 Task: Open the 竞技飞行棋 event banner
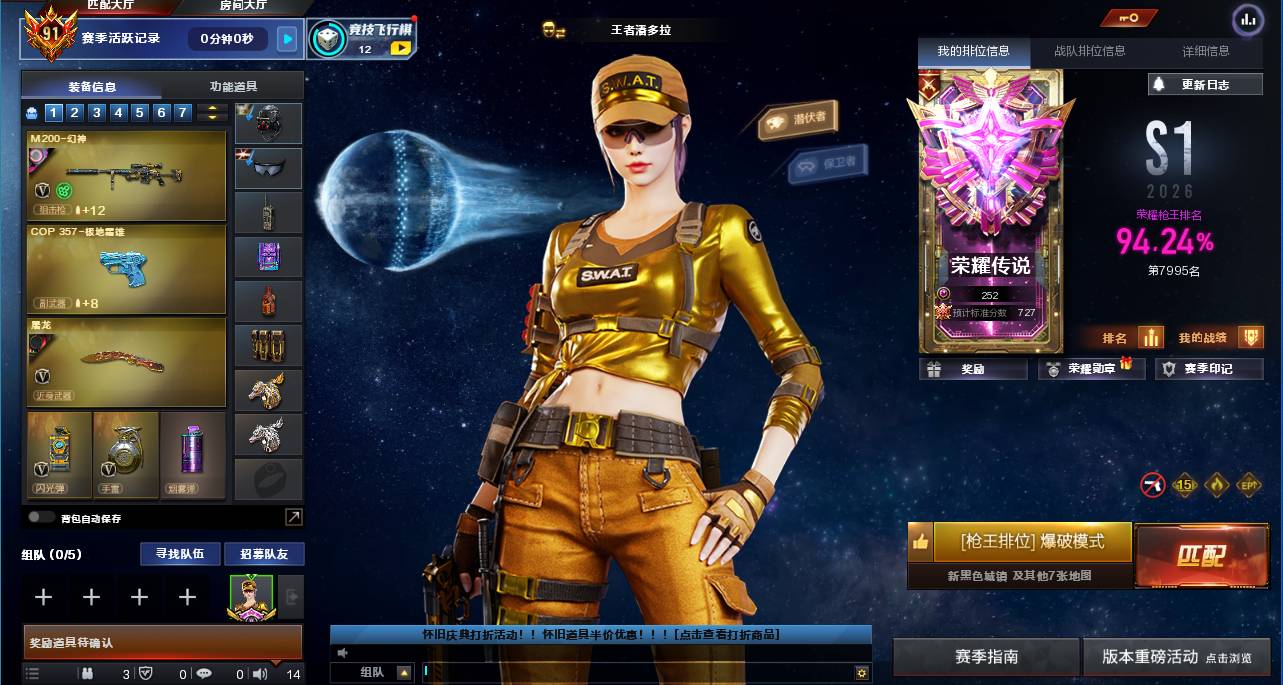pyautogui.click(x=360, y=39)
